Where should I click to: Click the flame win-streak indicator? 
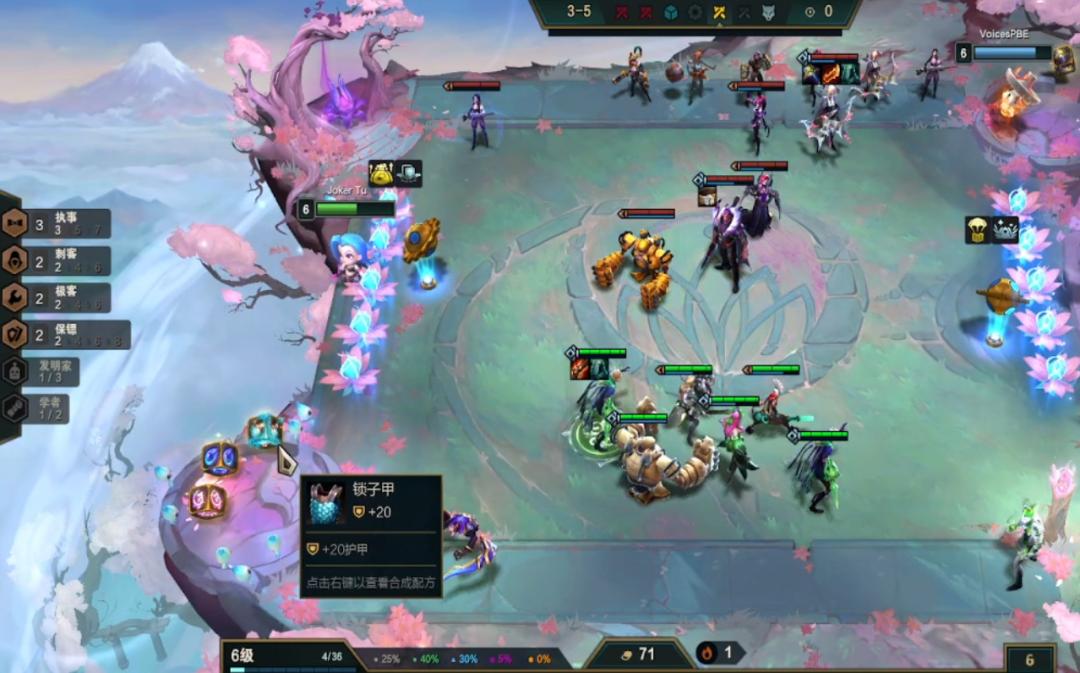click(717, 653)
